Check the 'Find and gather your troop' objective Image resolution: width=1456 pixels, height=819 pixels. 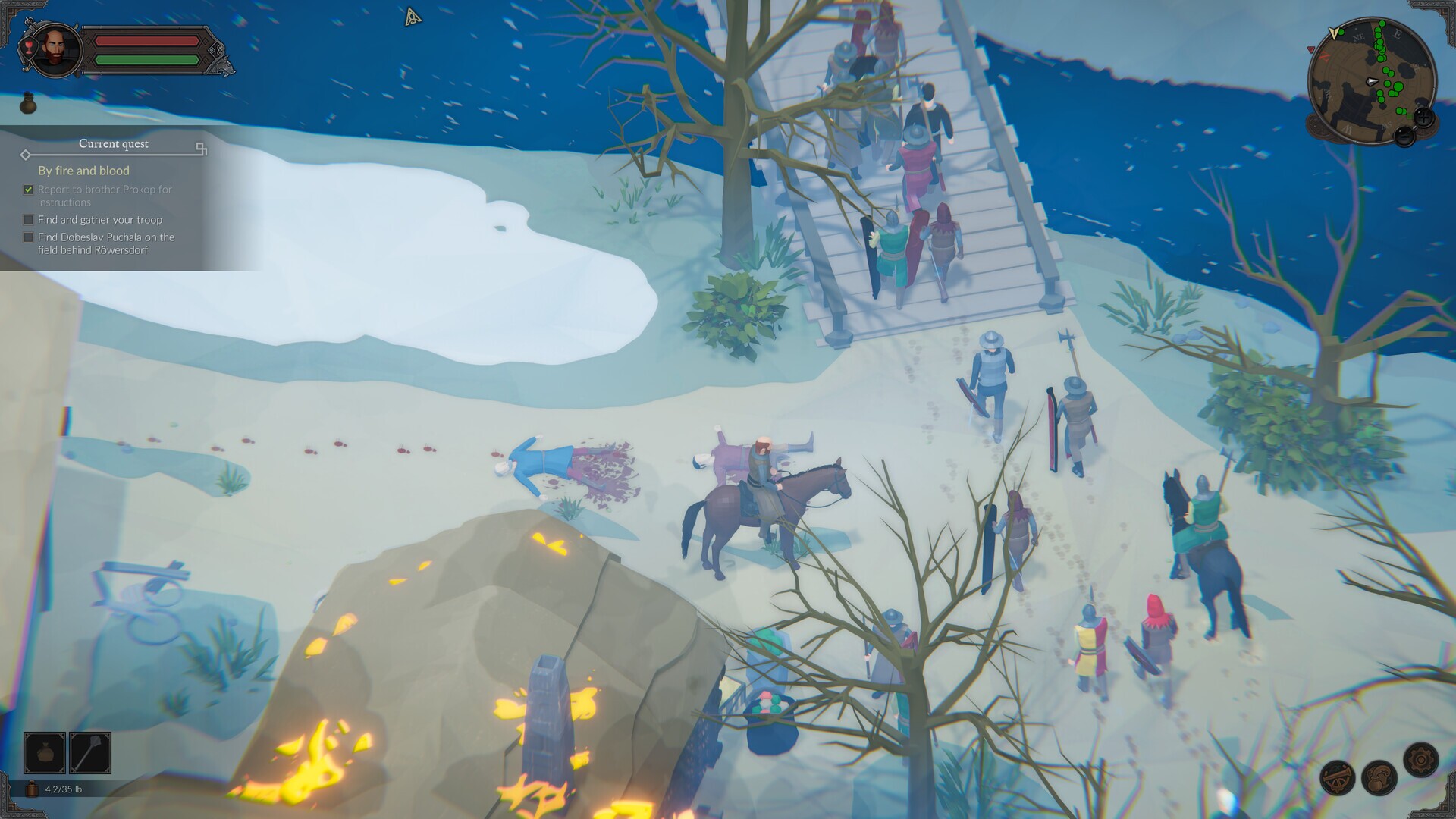[28, 220]
